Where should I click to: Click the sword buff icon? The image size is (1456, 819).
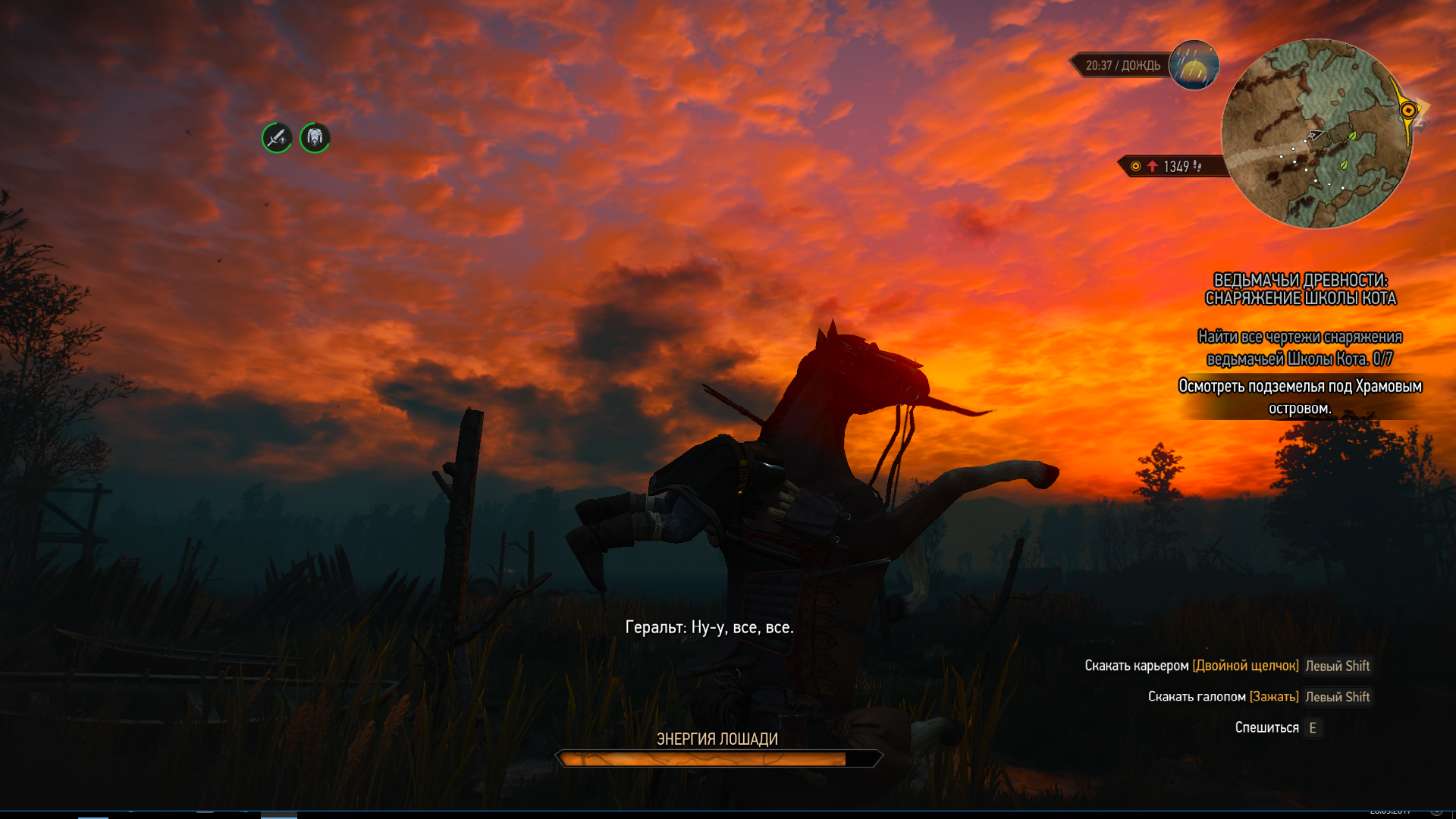coord(277,138)
